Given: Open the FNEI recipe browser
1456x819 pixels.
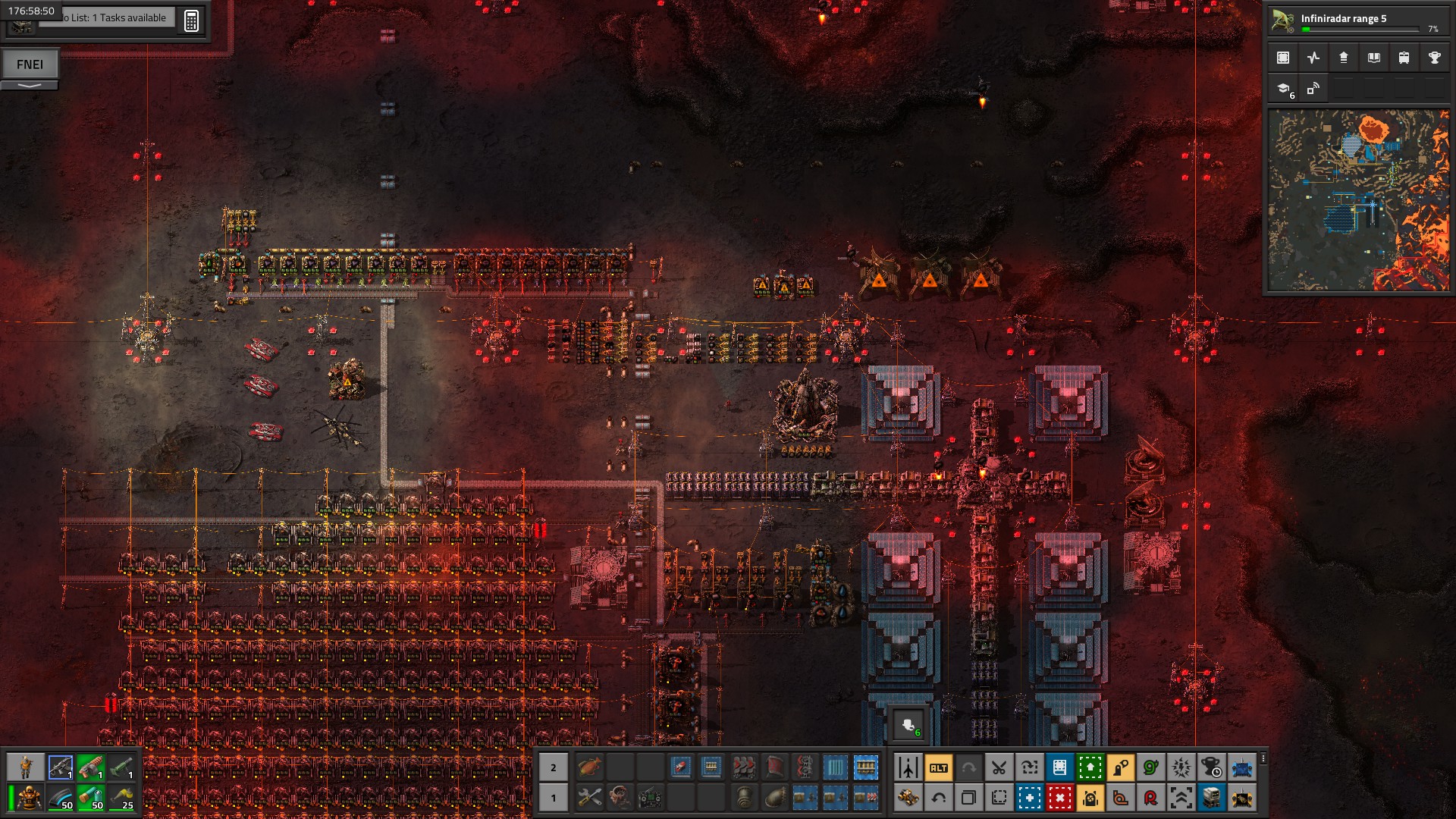Looking at the screenshot, I should pyautogui.click(x=30, y=64).
